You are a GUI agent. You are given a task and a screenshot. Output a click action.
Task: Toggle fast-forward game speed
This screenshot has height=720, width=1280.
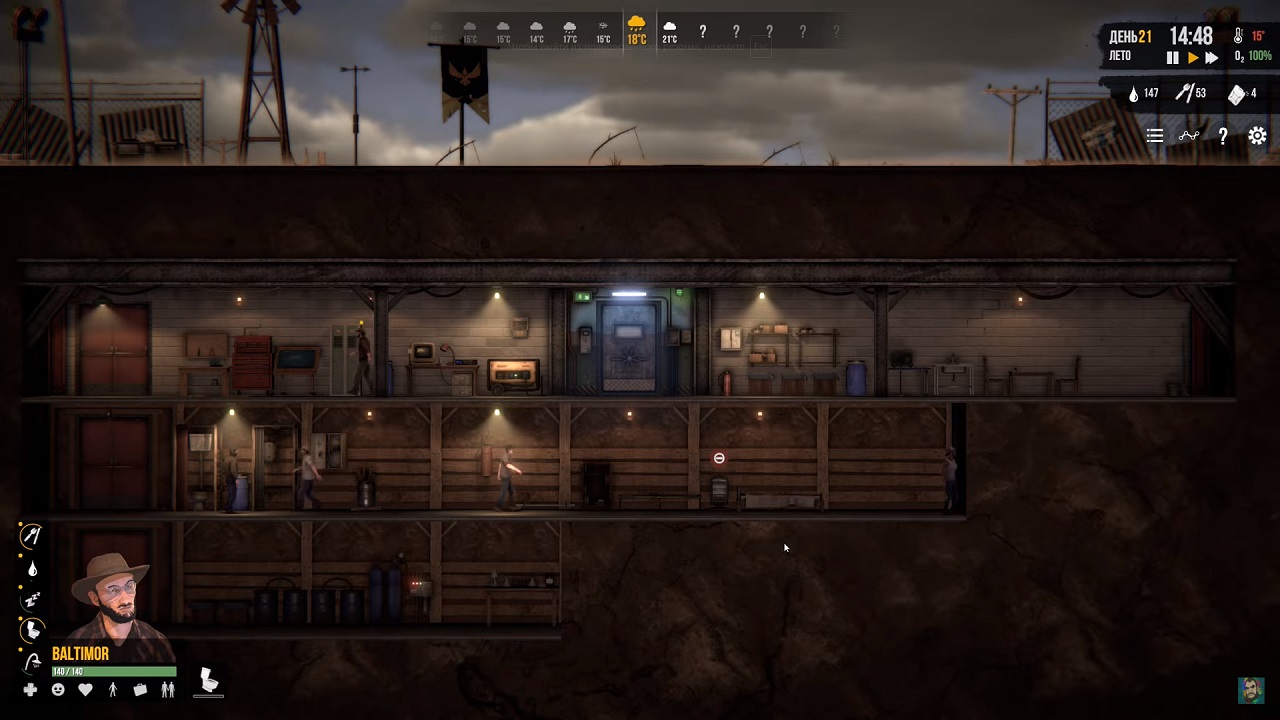1211,57
